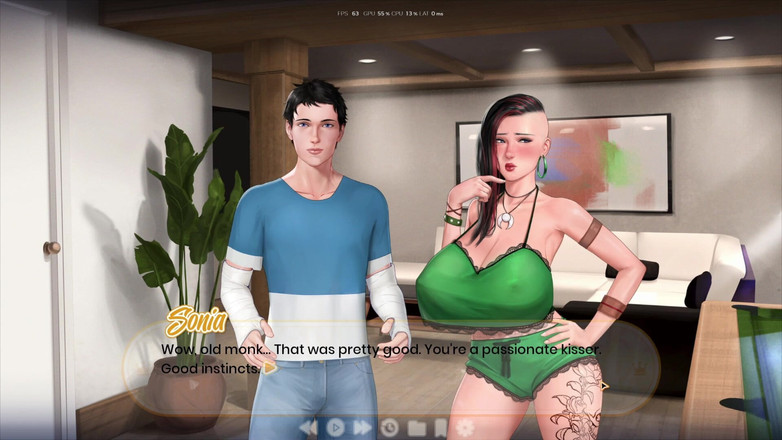Rewind to the previous dialogue line
Image resolution: width=782 pixels, height=440 pixels.
click(308, 428)
